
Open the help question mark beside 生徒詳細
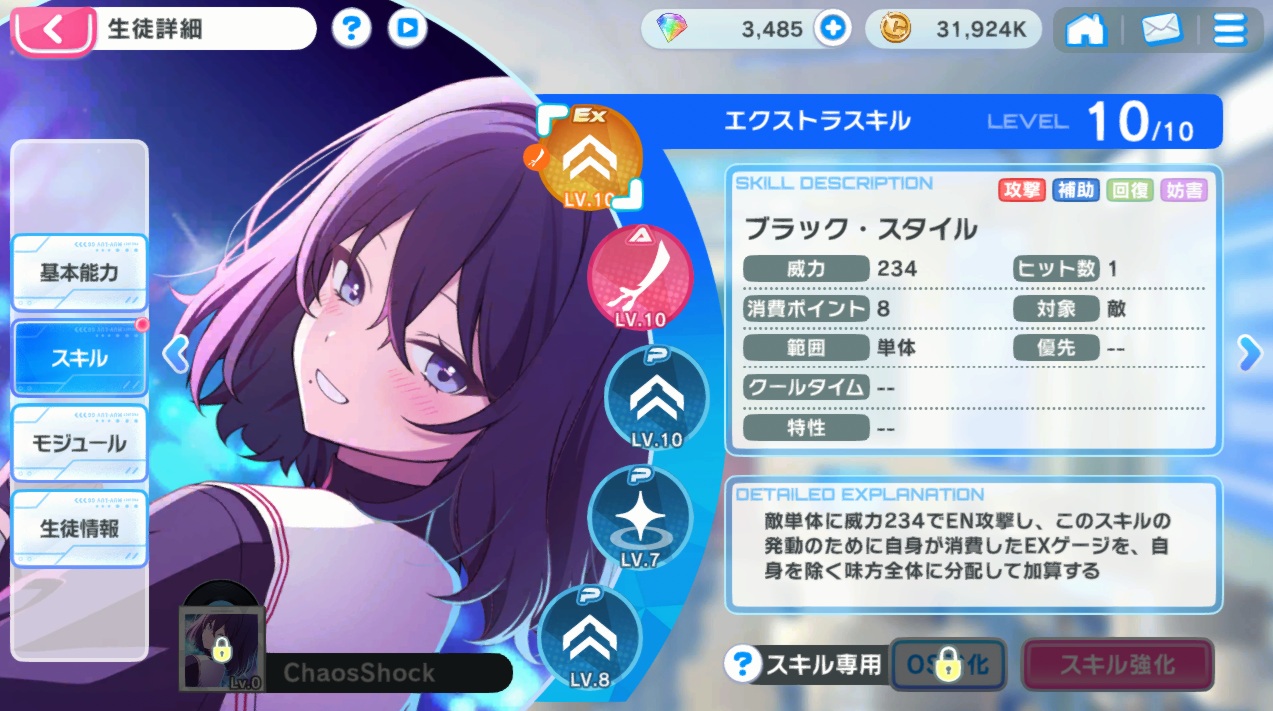click(350, 29)
